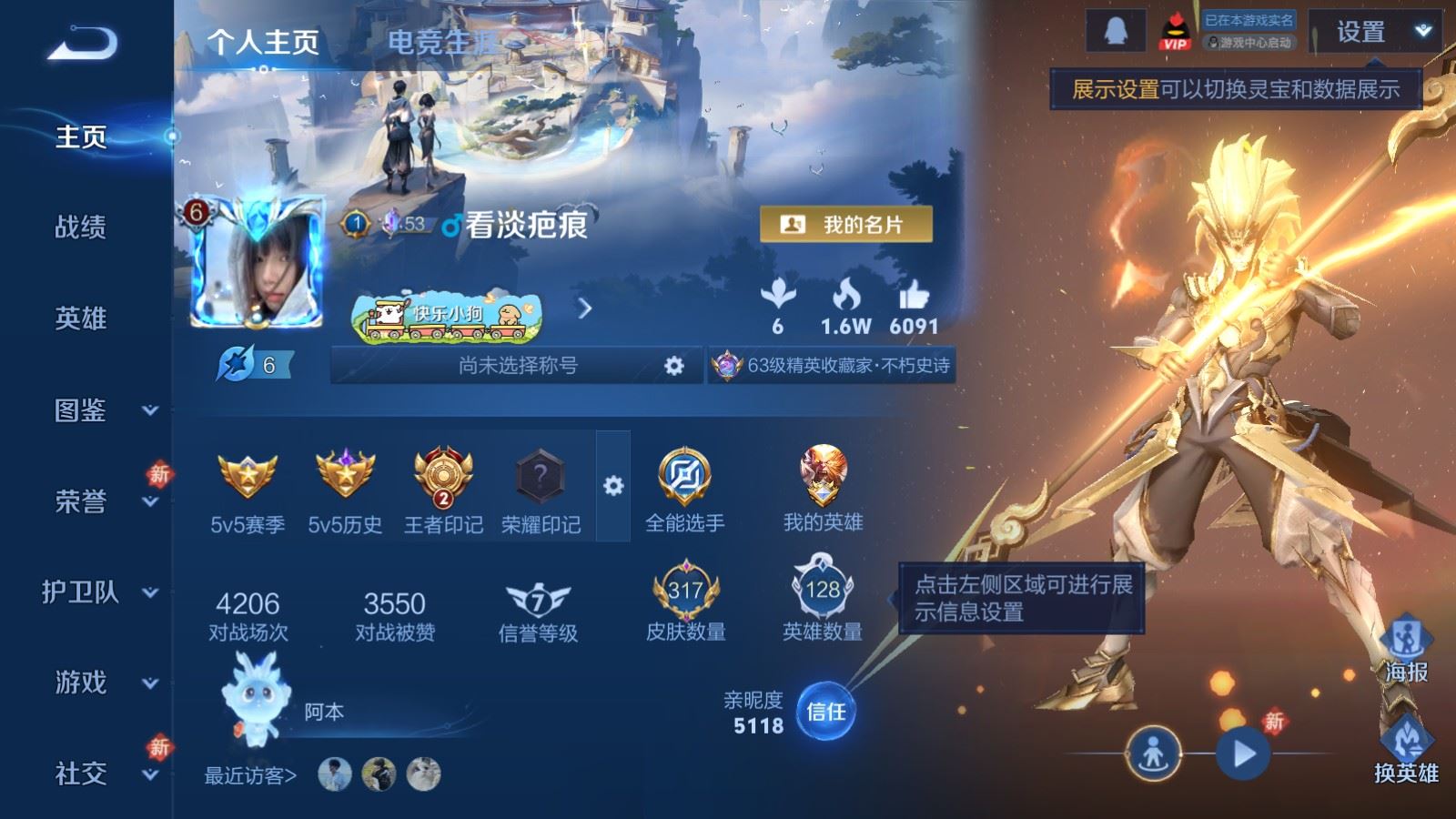The width and height of the screenshot is (1456, 819).
Task: Open the 王者印记 badge
Action: click(443, 490)
